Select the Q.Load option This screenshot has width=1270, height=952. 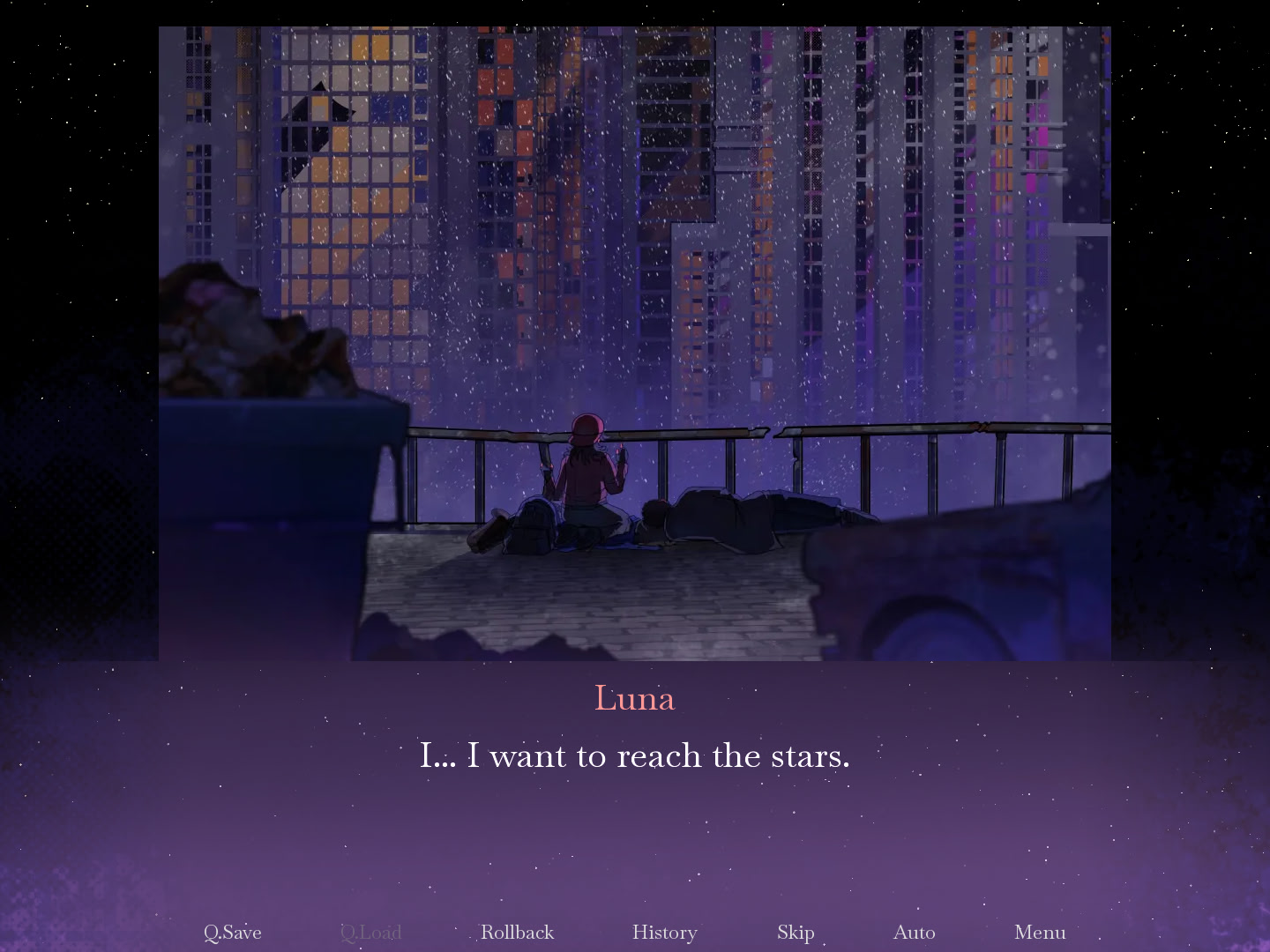(x=370, y=932)
